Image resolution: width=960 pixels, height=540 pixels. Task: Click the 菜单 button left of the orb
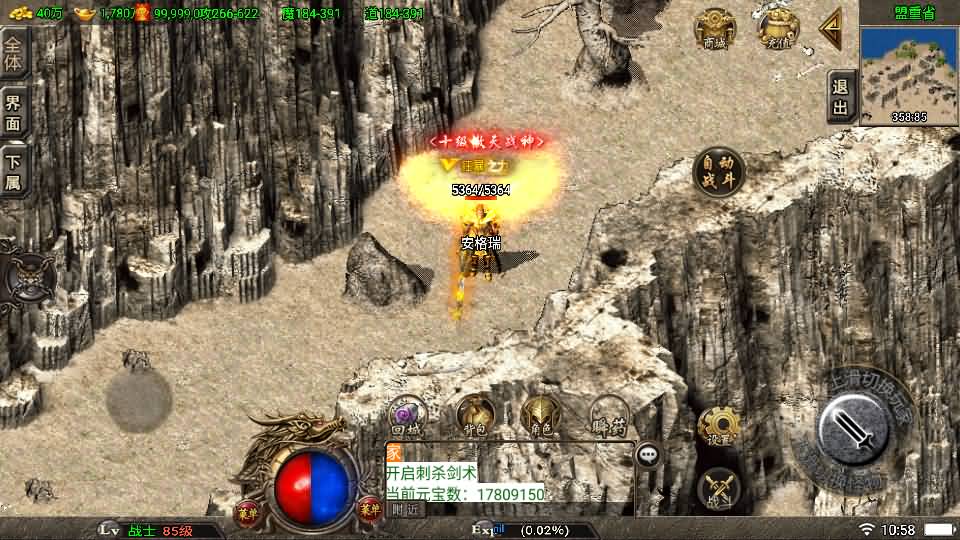246,511
